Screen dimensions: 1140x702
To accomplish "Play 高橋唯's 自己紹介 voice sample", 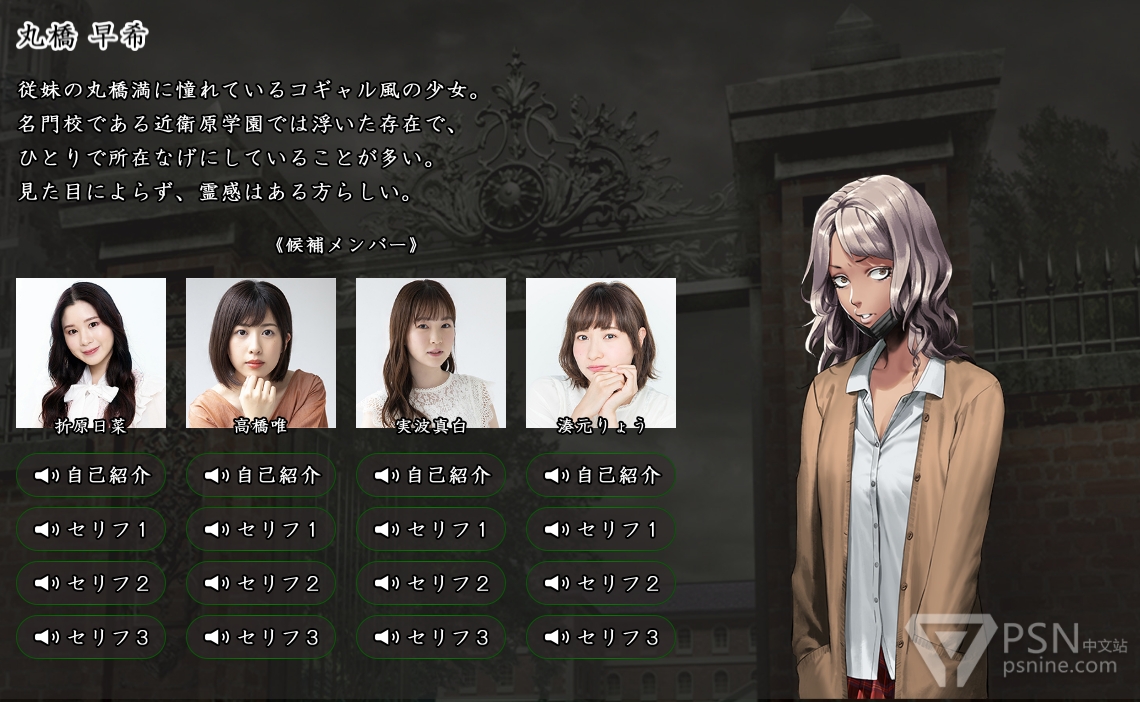I will click(261, 475).
